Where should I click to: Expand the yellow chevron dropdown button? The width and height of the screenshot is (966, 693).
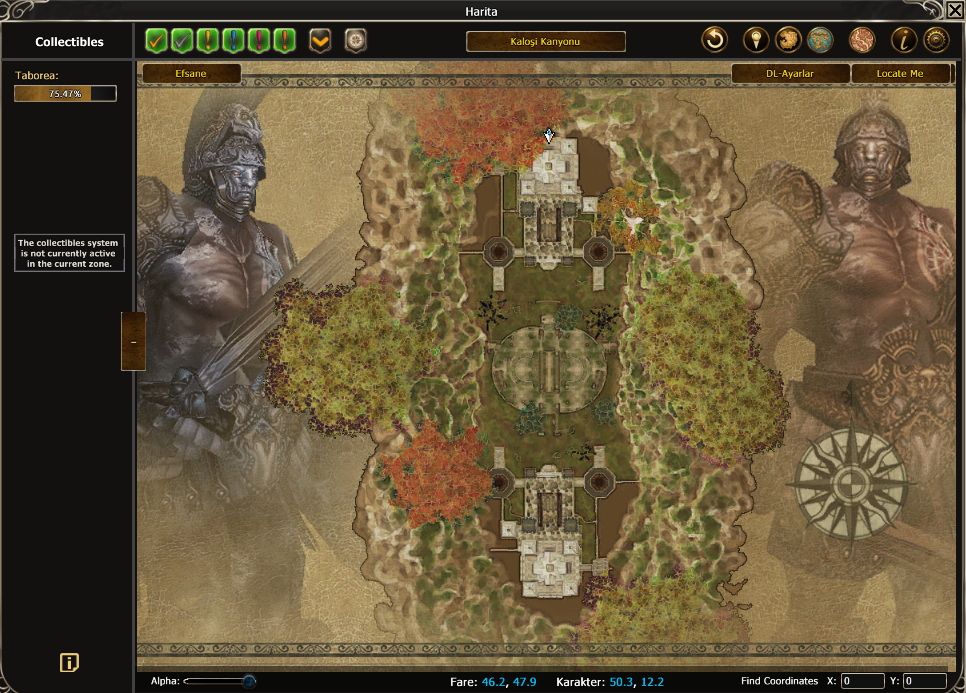point(320,41)
